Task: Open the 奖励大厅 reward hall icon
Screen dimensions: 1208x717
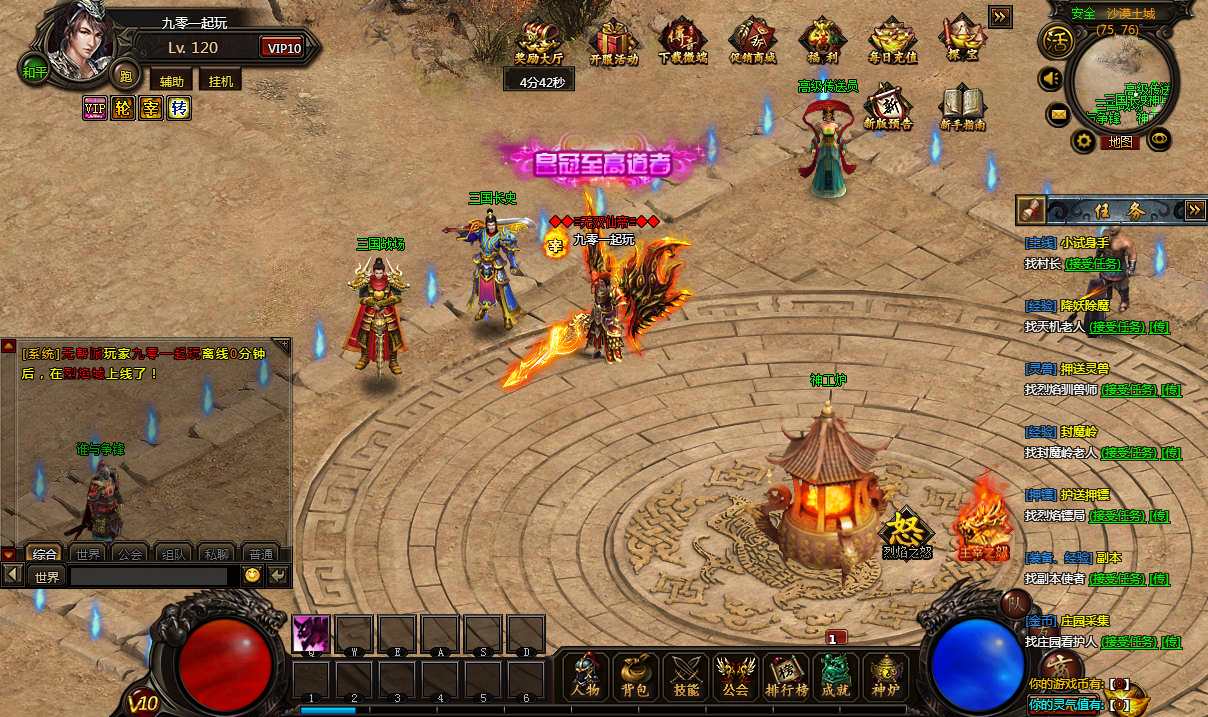Action: click(541, 44)
